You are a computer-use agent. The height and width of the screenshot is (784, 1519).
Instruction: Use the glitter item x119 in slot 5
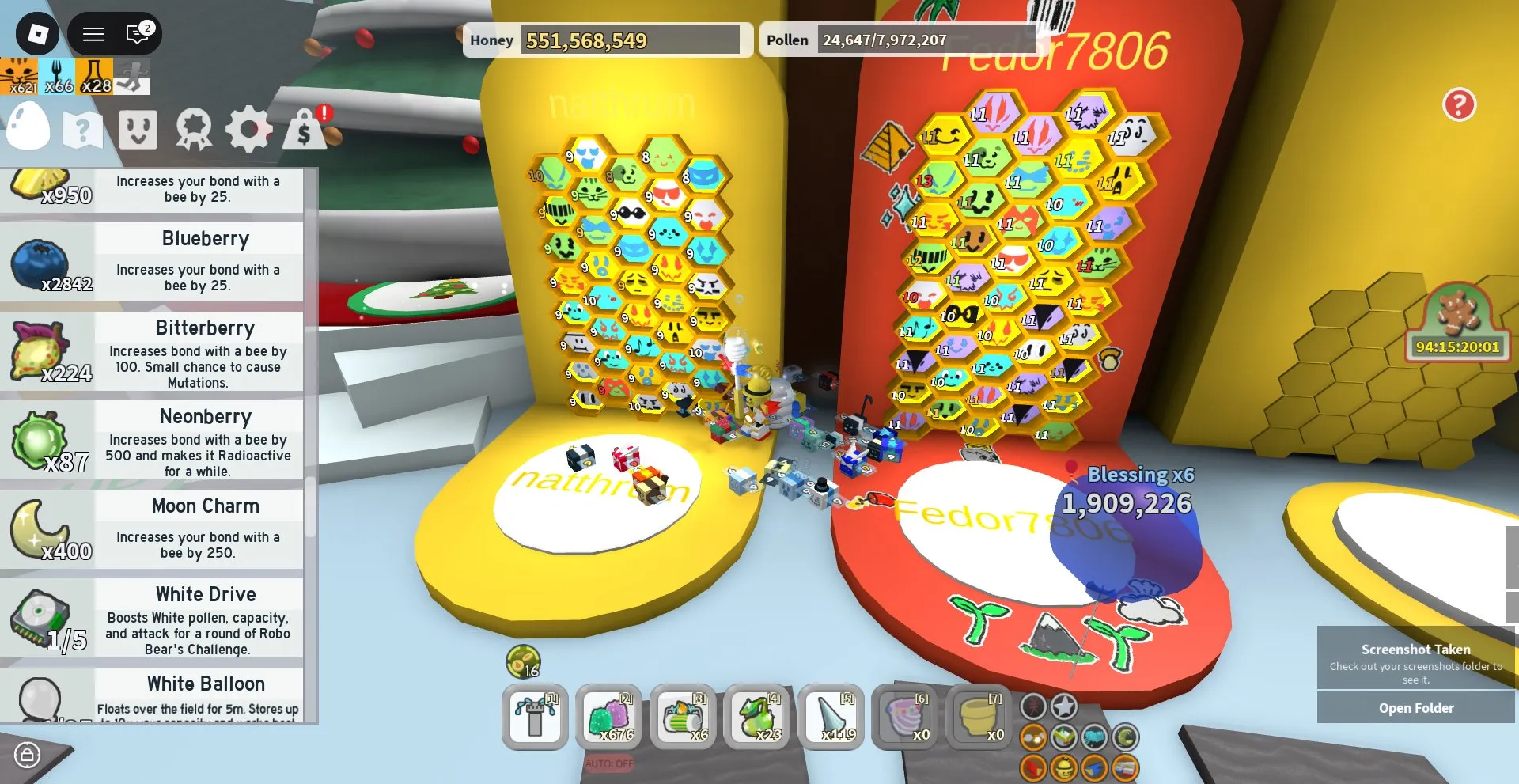point(831,718)
